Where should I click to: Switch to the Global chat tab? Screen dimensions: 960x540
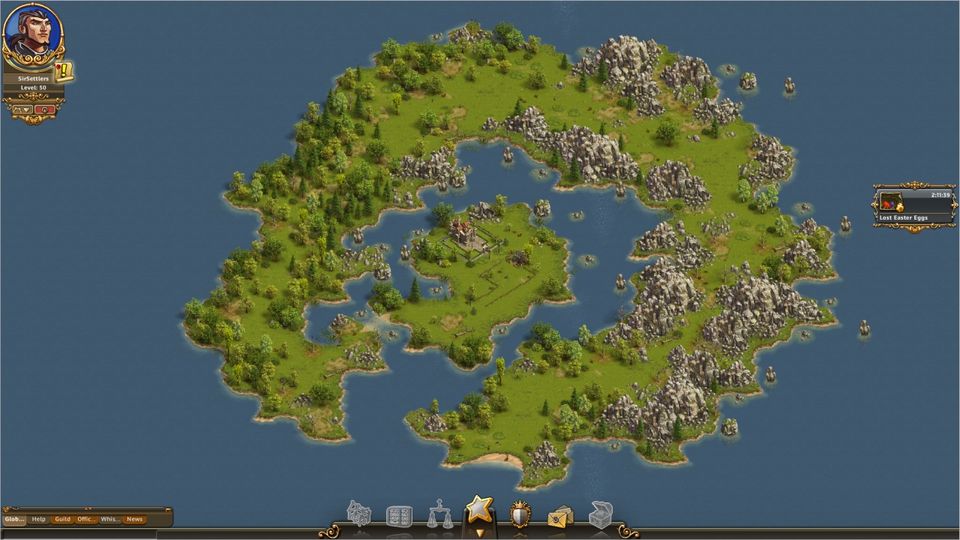tap(14, 519)
